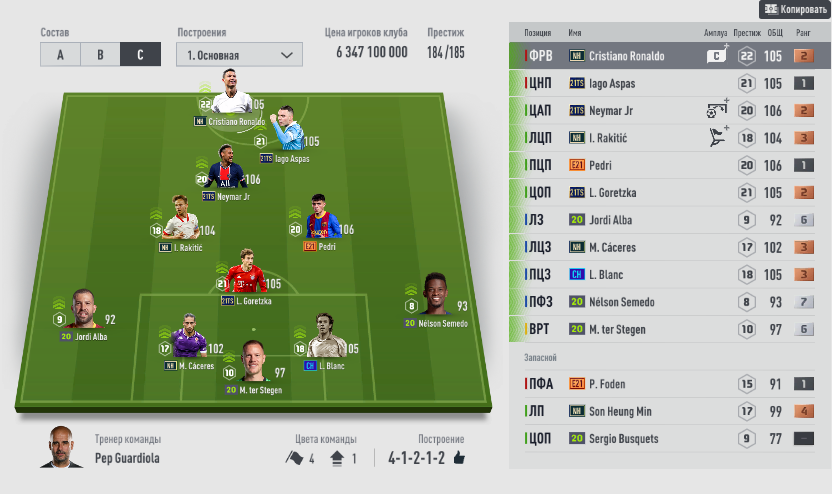832x494 pixels.
Task: Click the thumbs-up icon beside 4-1-2-1-2
Action: point(460,458)
